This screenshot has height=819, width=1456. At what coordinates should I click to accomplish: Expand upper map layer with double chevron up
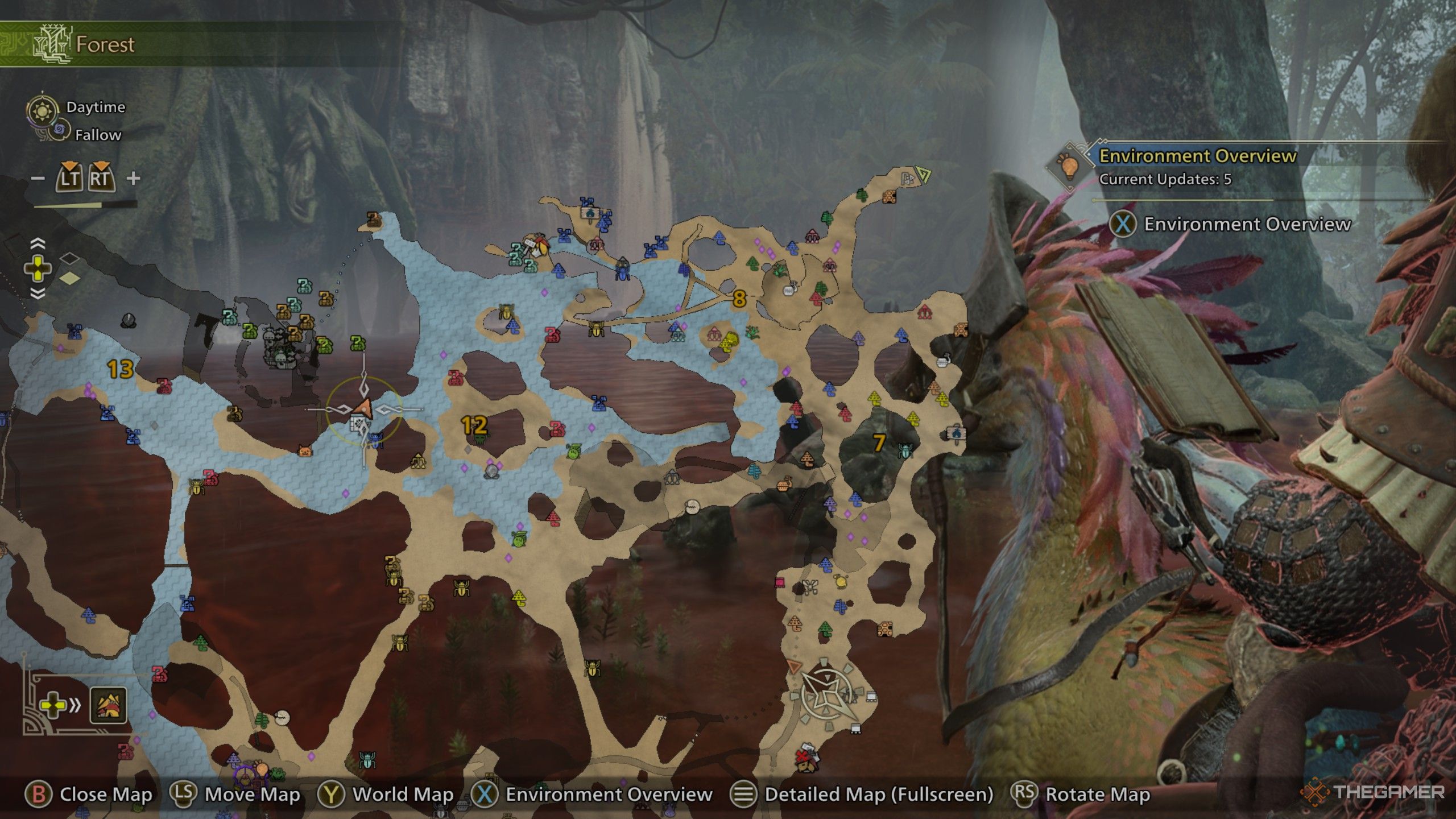[38, 243]
